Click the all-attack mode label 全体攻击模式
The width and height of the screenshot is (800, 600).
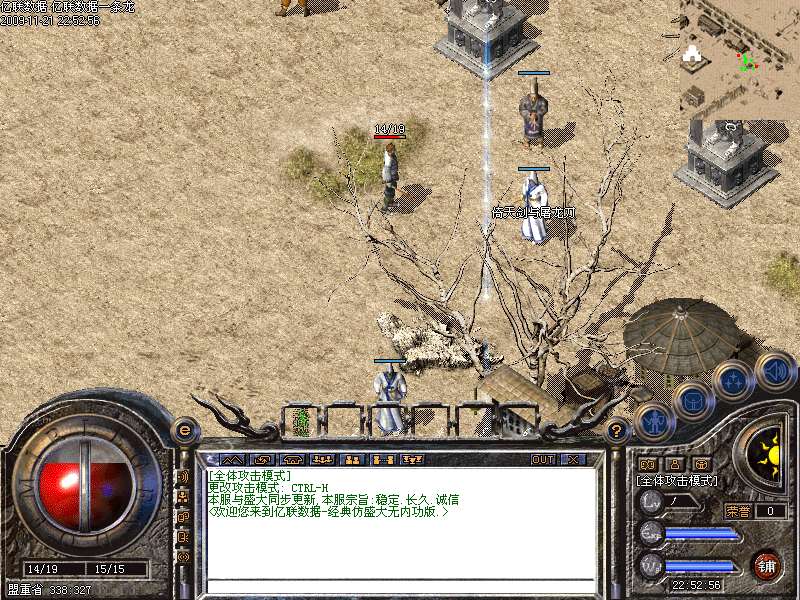[676, 481]
